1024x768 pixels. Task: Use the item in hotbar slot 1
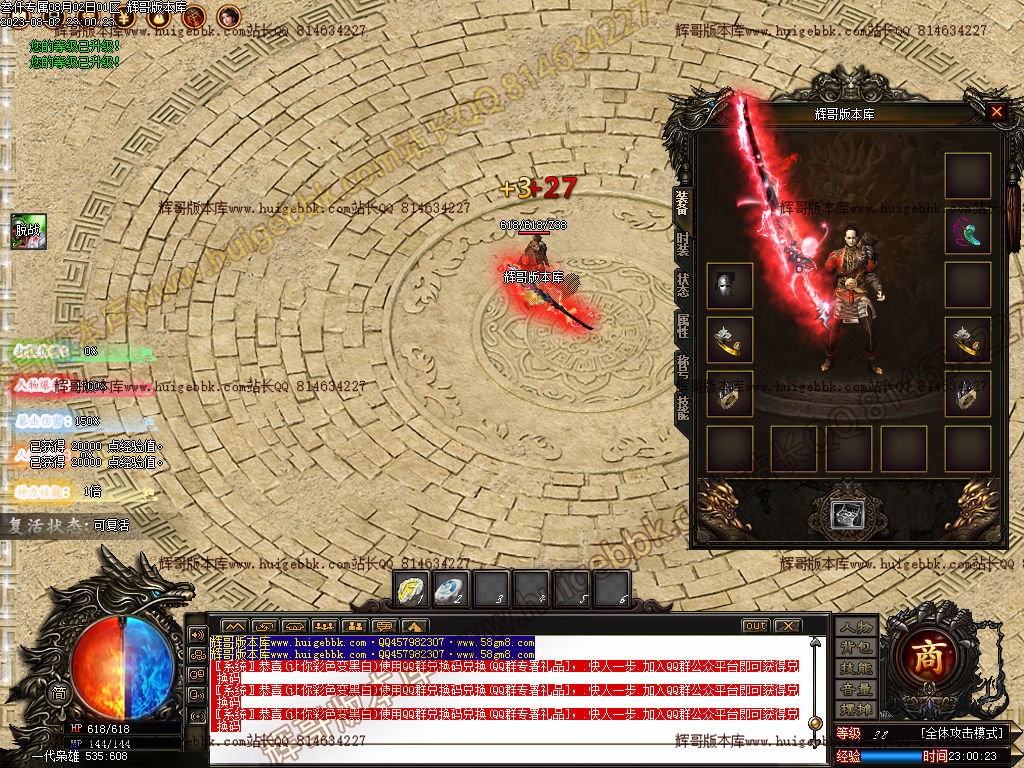(411, 590)
